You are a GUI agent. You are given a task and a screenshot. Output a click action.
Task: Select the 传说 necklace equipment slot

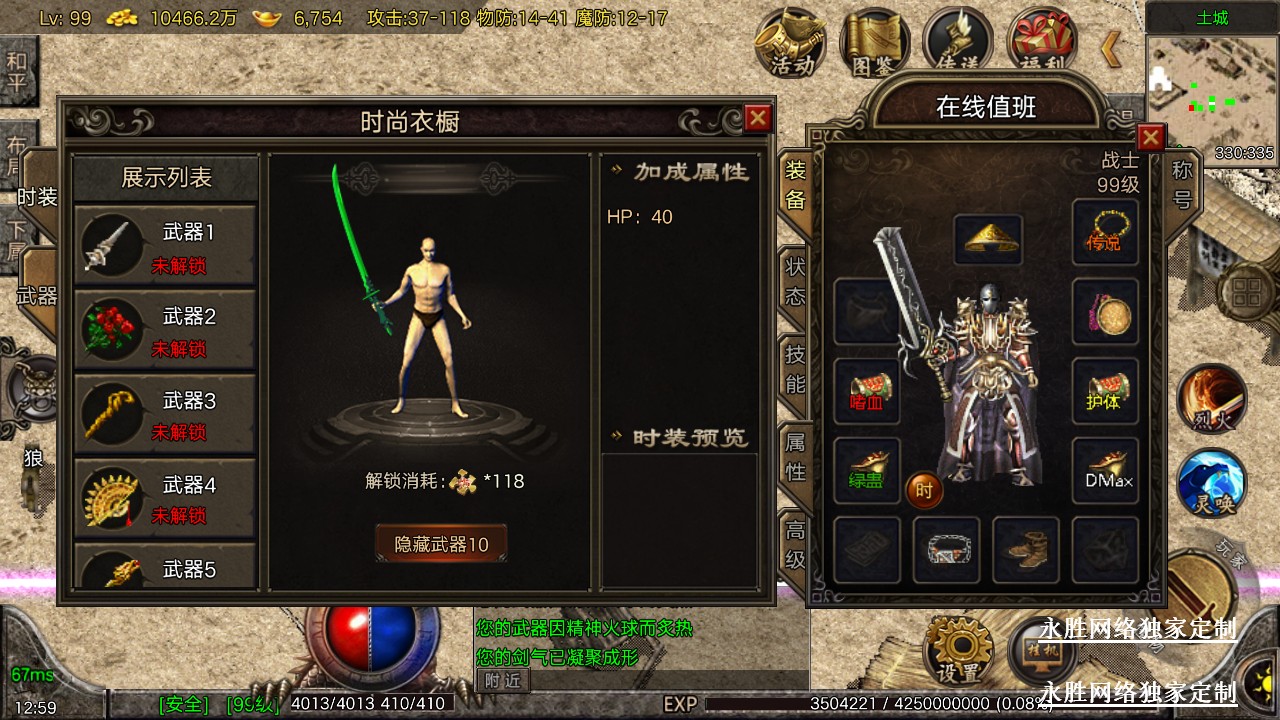1105,232
